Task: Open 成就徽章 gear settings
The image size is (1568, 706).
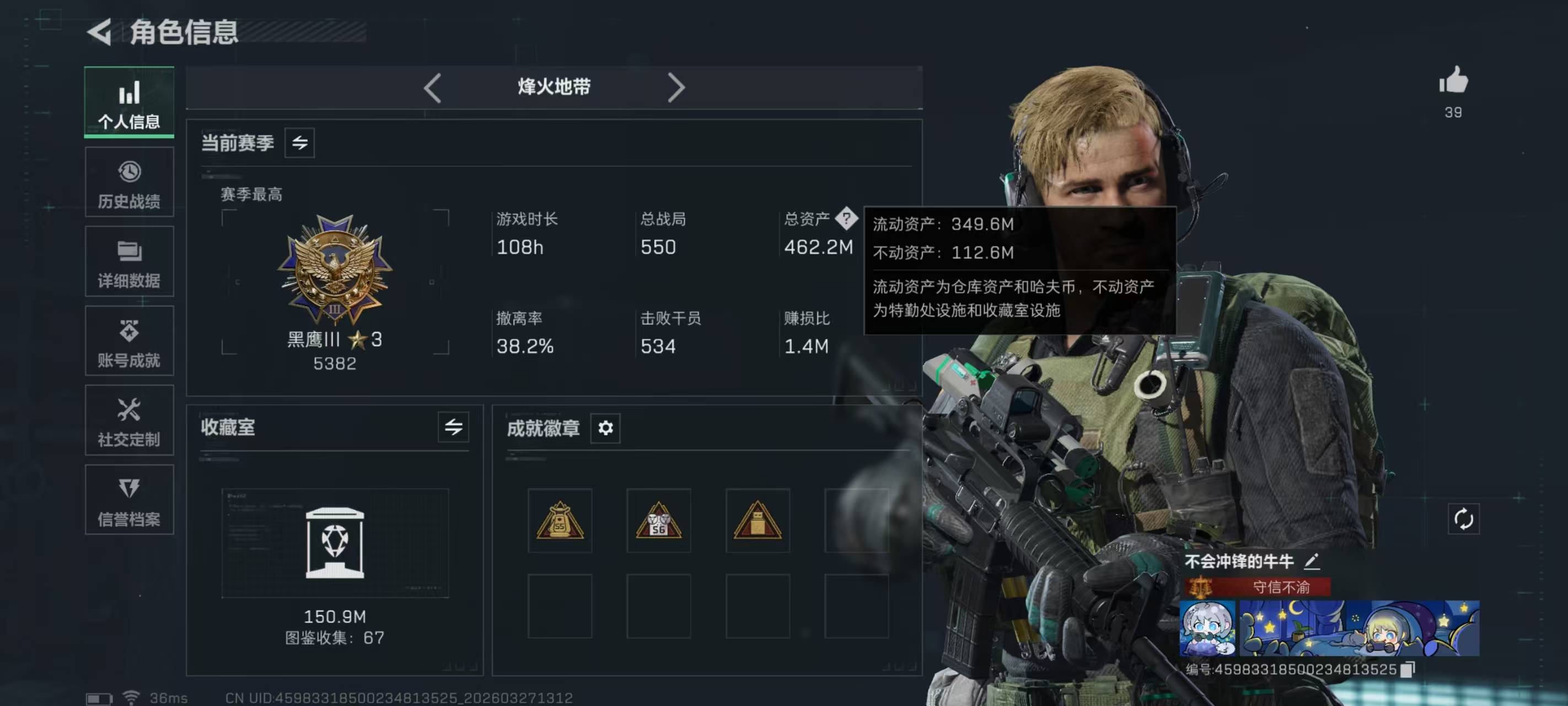Action: click(x=605, y=428)
